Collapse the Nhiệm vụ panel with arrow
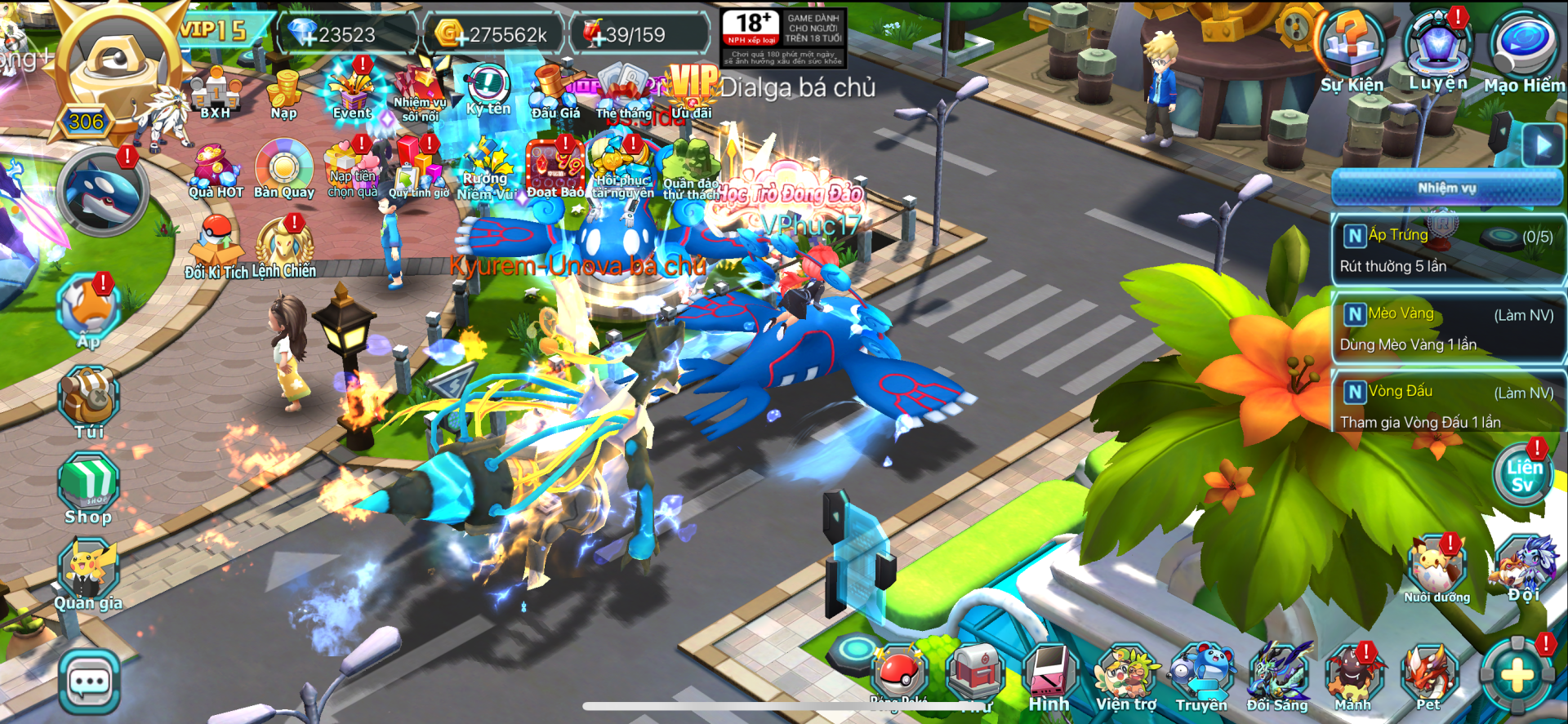Viewport: 1568px width, 724px height. coord(1543,146)
